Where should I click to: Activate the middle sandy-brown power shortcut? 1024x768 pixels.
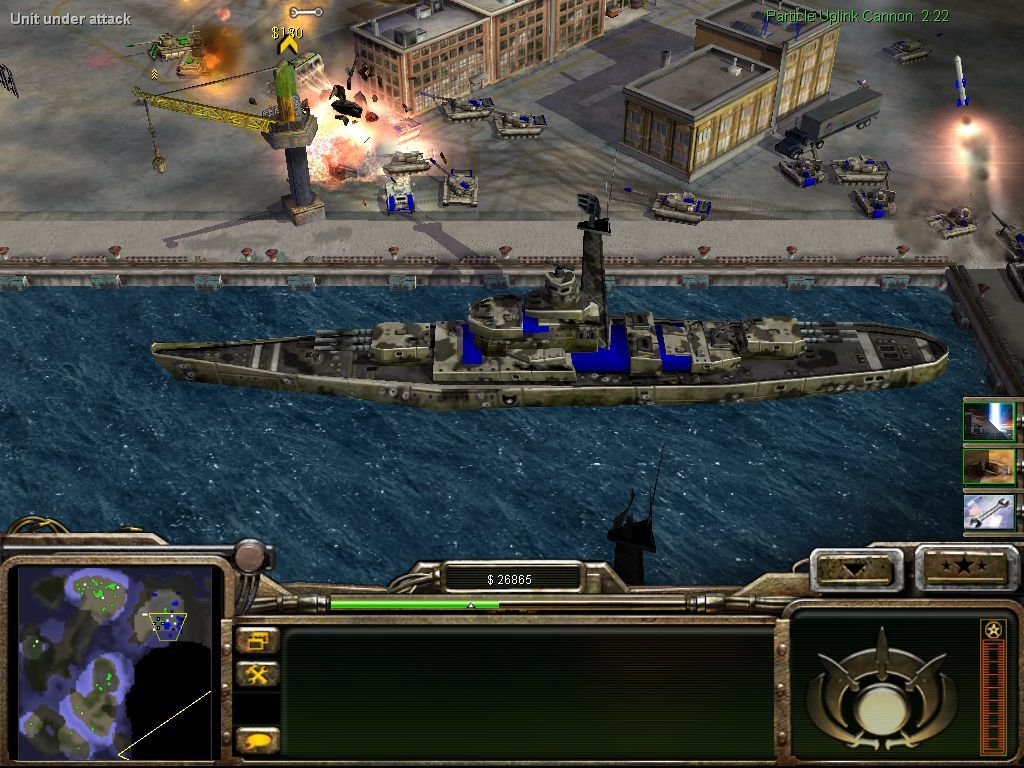point(990,466)
